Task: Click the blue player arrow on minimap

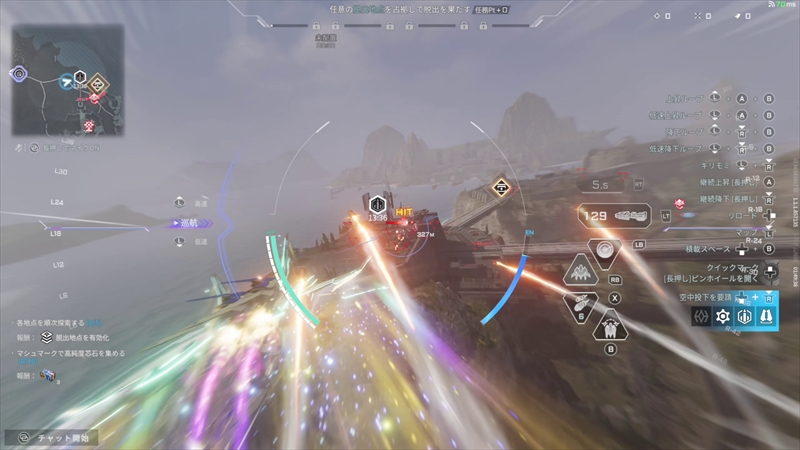Action: pyautogui.click(x=66, y=81)
